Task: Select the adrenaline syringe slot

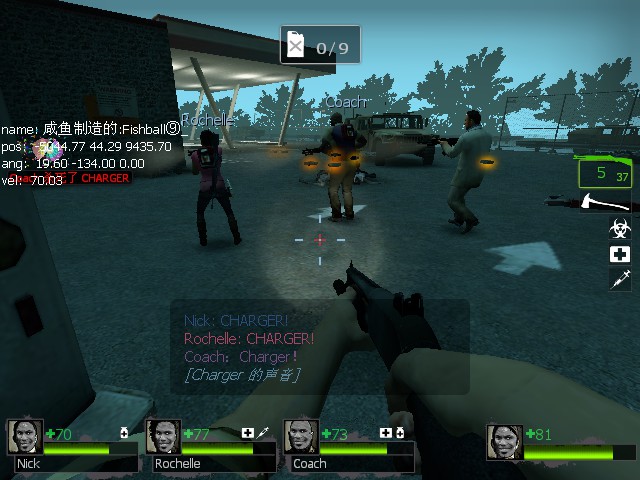Action: tap(620, 279)
